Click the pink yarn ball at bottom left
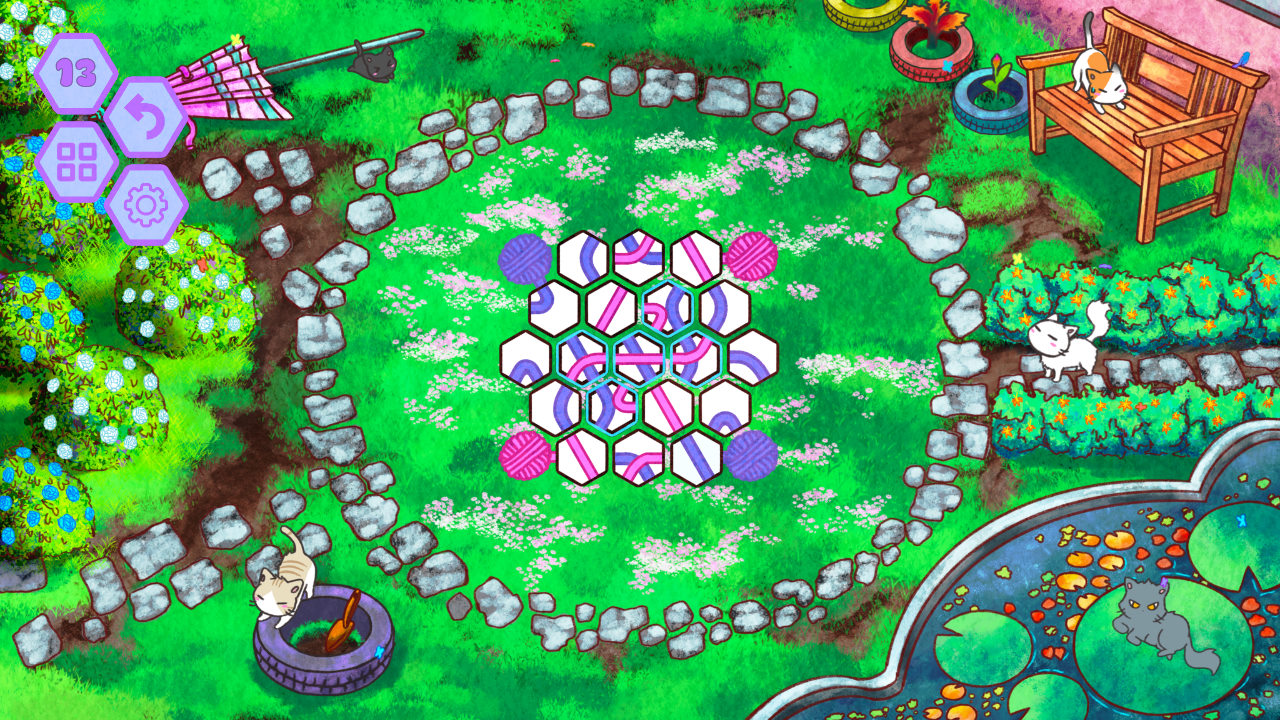1280x720 pixels. pos(524,454)
